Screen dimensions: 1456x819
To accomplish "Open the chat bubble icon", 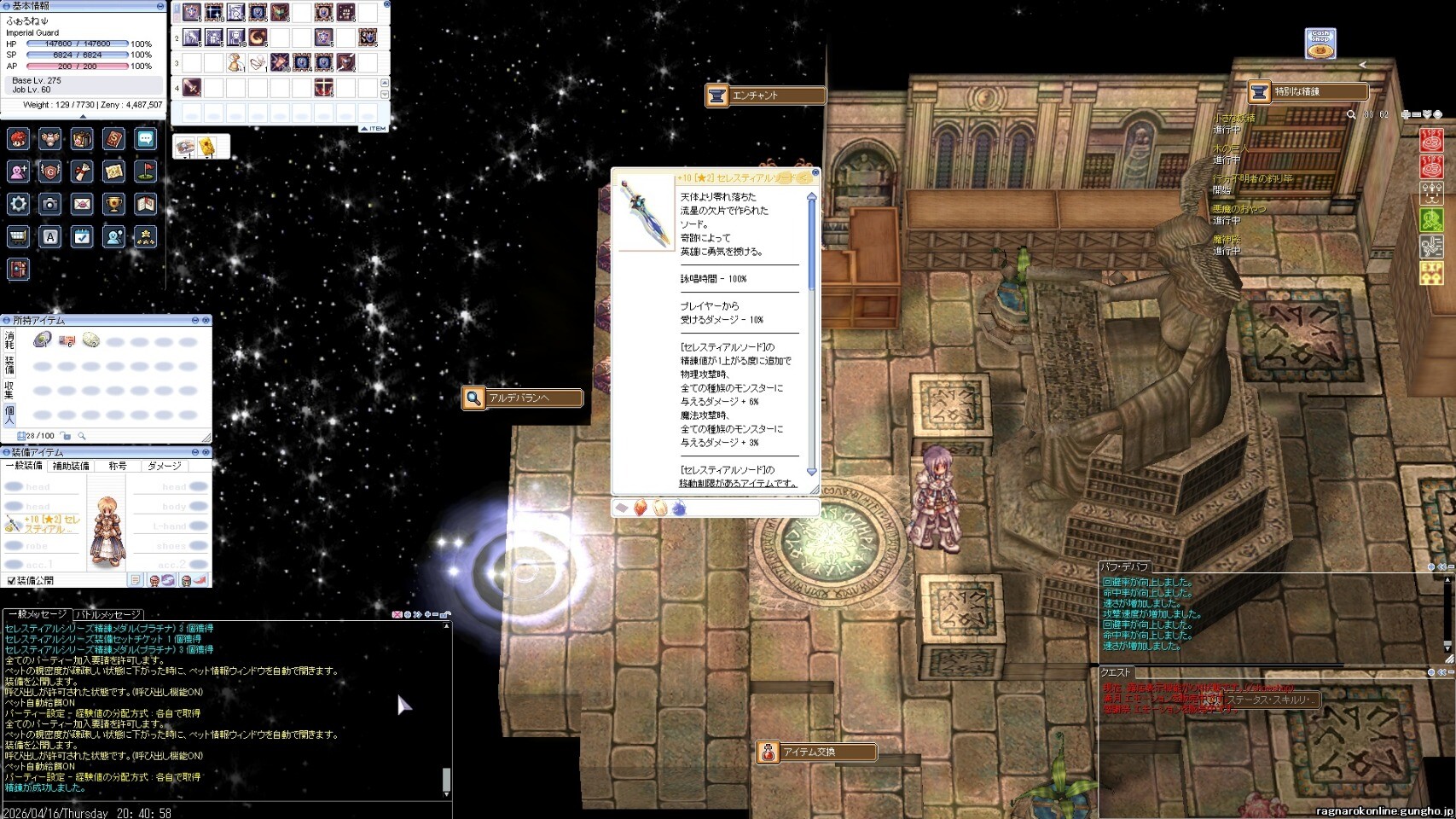I will point(146,139).
